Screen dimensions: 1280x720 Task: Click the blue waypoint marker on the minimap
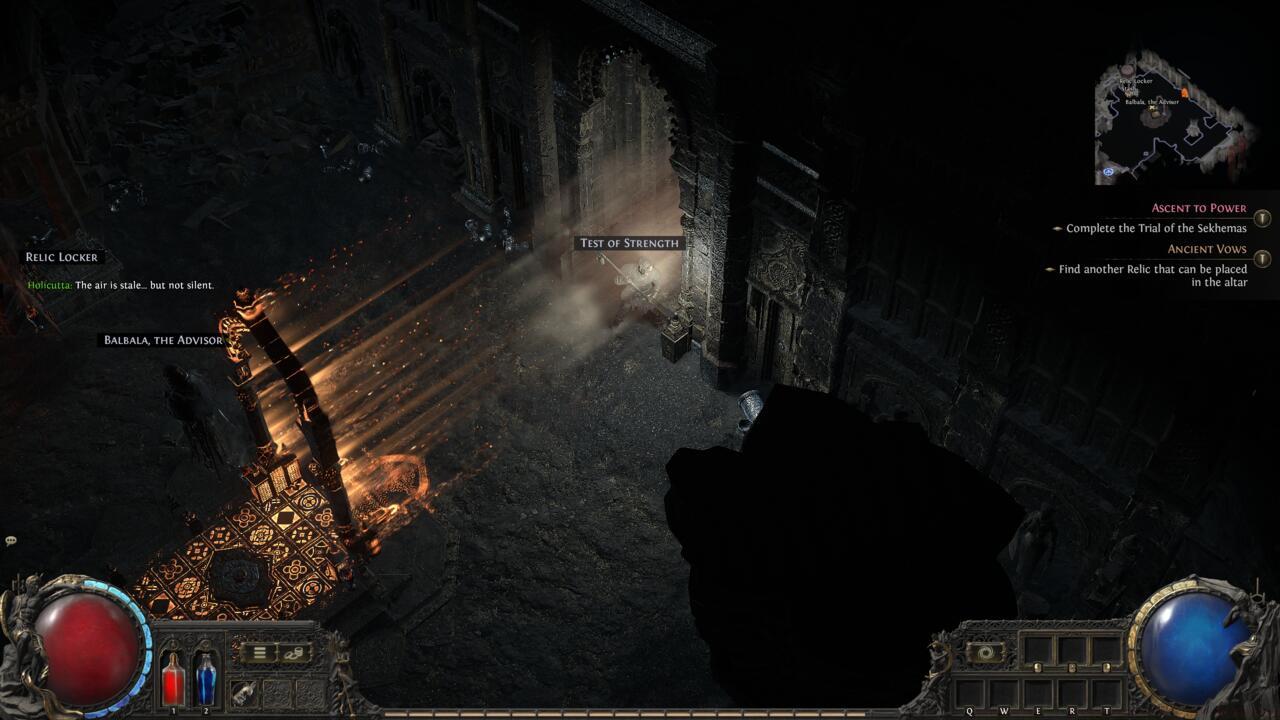pyautogui.click(x=1108, y=172)
